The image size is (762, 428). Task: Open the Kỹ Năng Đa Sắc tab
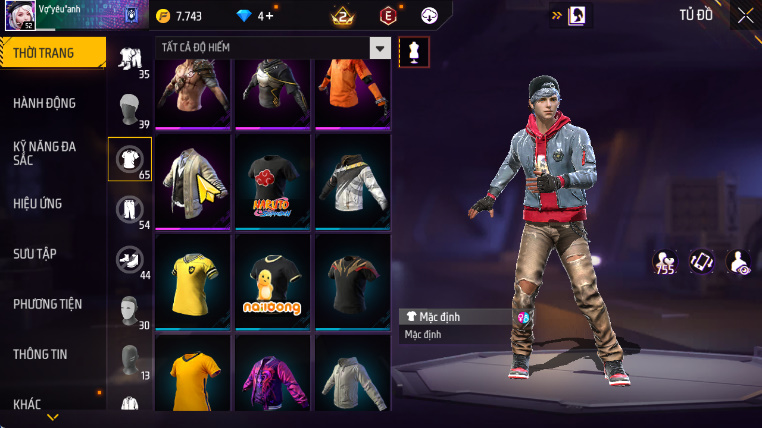tap(46, 153)
